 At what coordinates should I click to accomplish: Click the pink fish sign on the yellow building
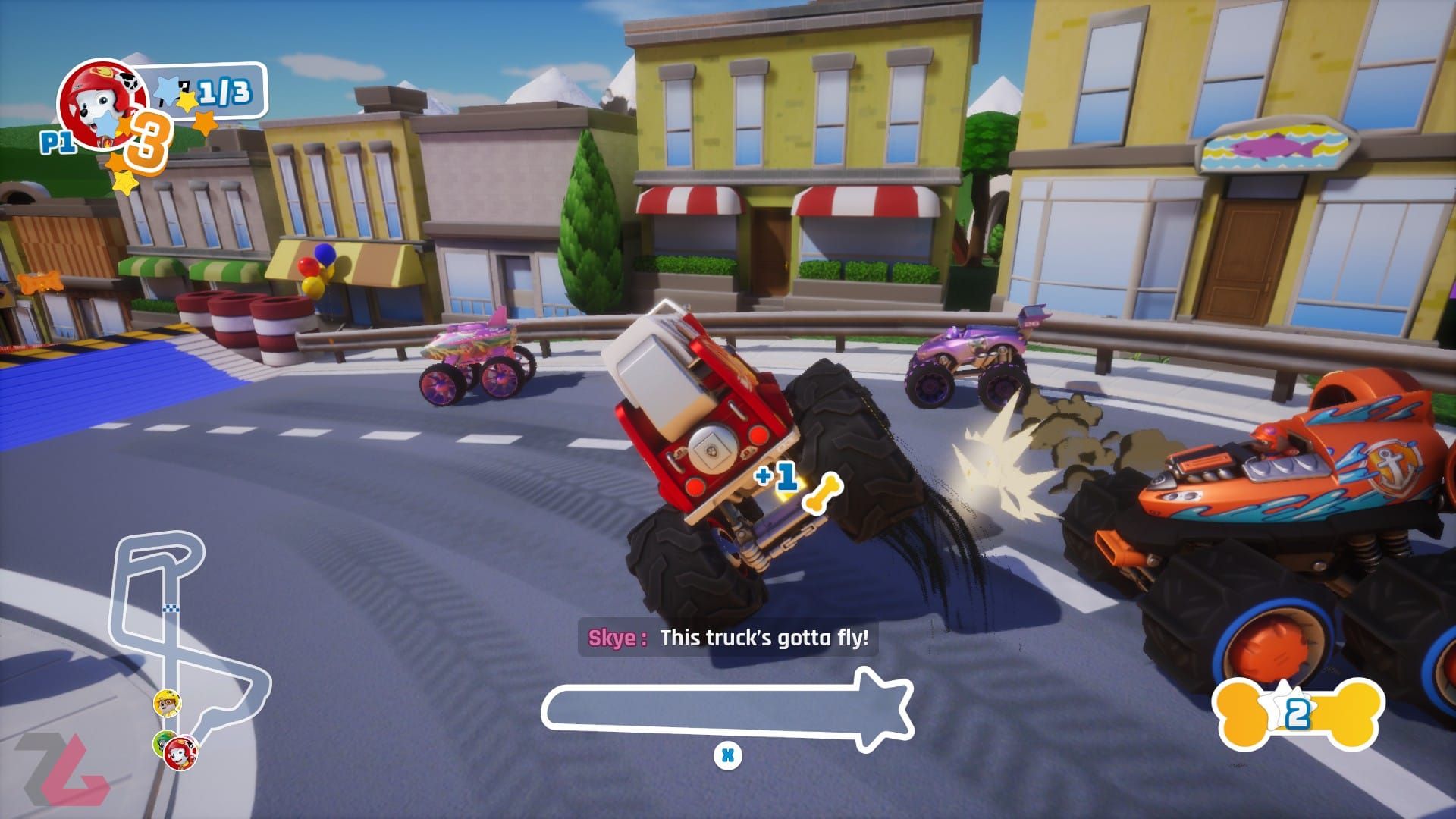(1276, 146)
